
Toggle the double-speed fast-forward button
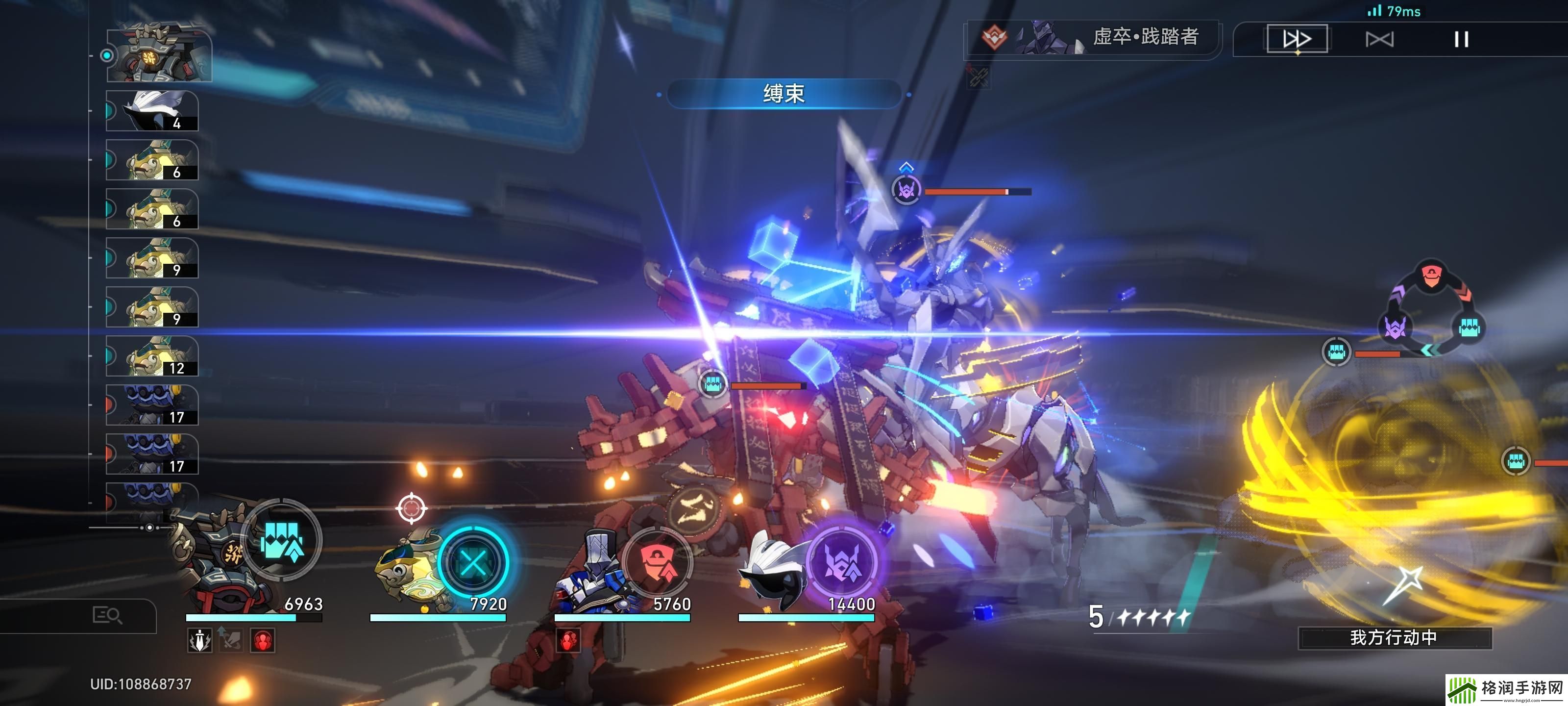(x=1297, y=39)
